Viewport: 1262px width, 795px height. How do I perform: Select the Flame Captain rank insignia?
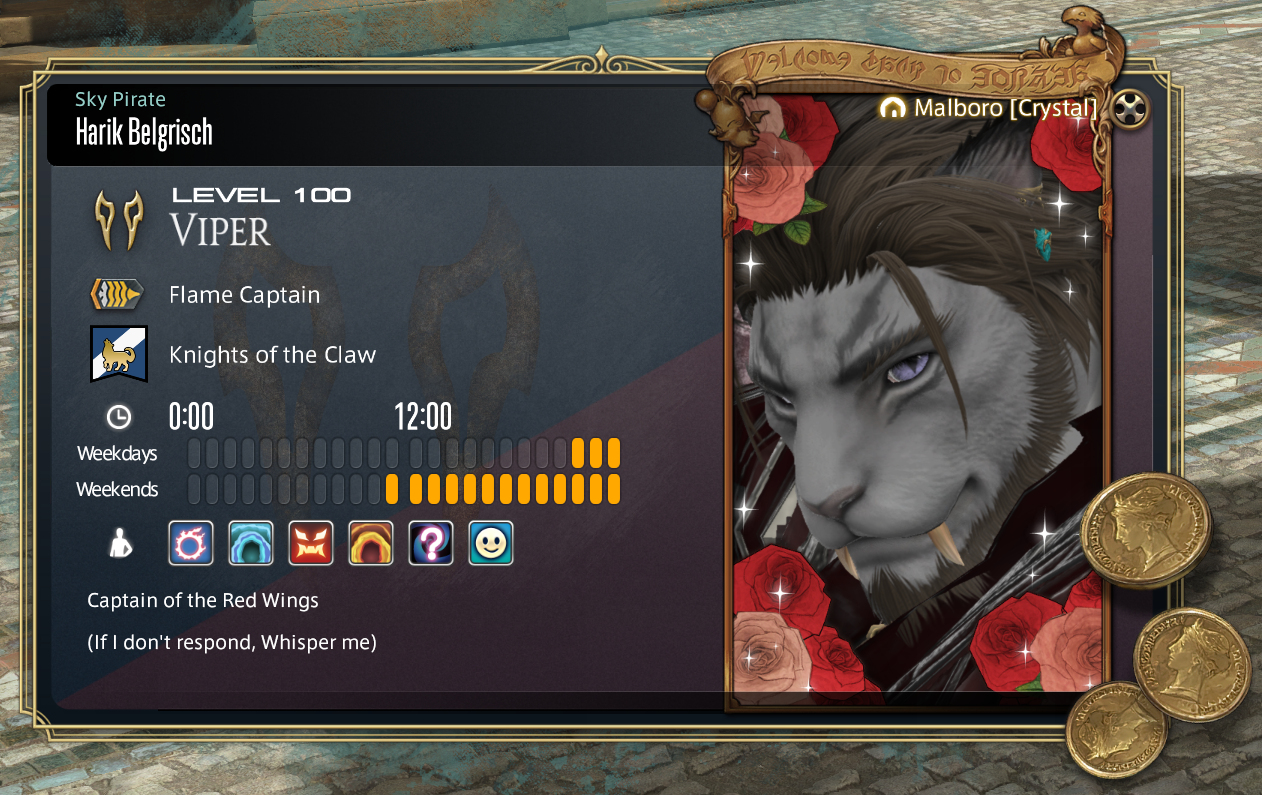(118, 294)
